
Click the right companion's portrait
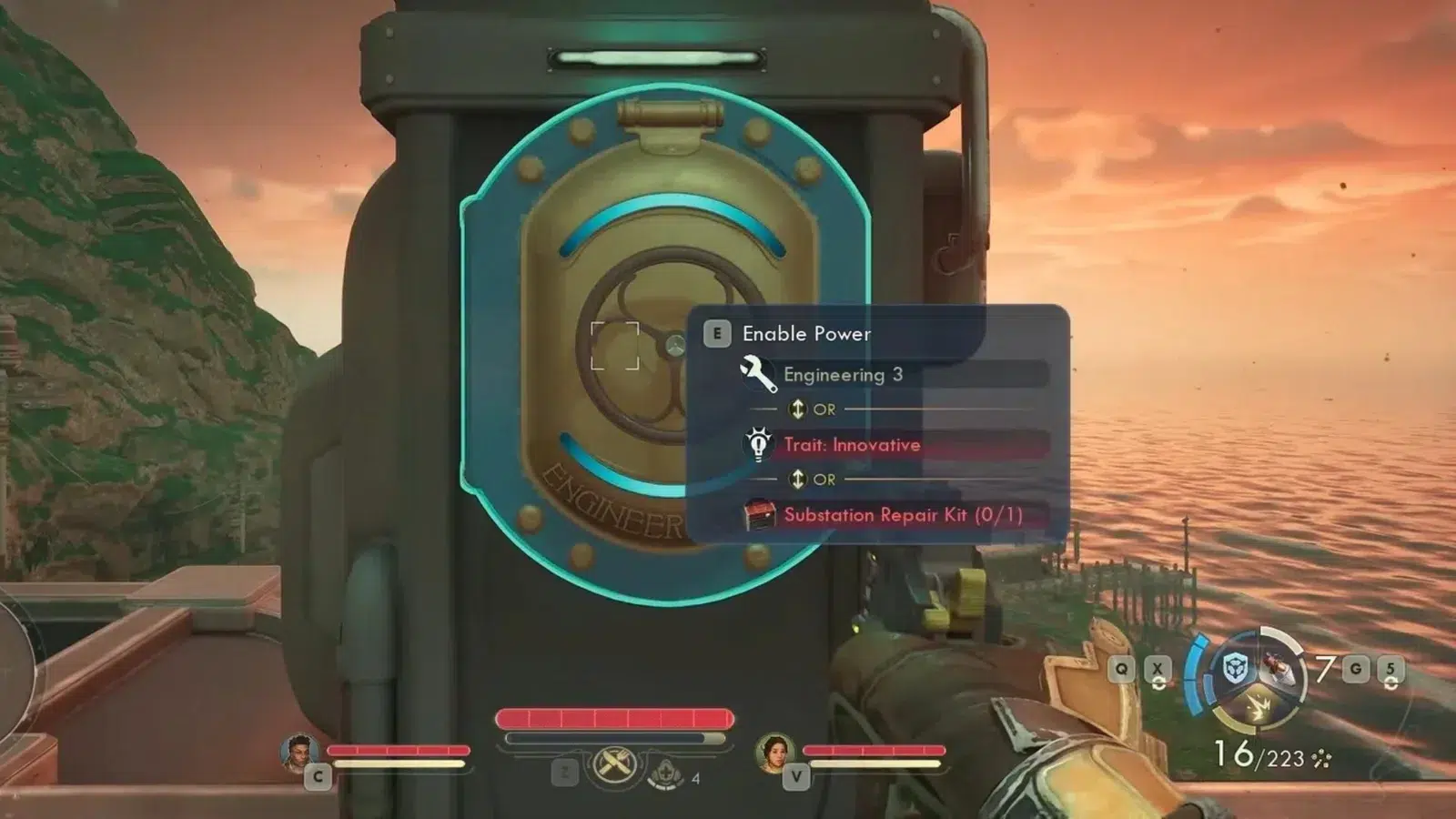[773, 752]
